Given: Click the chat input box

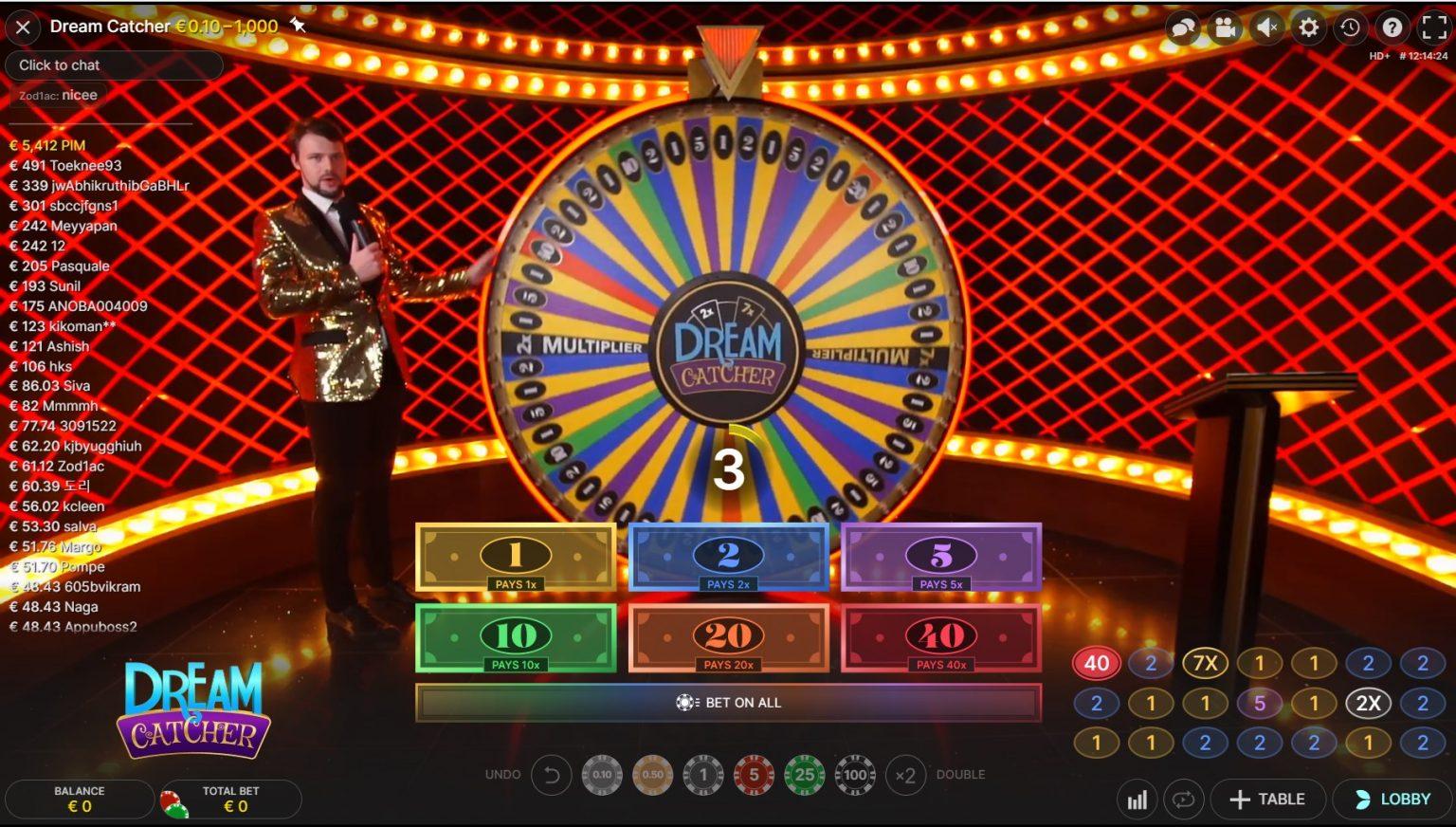Looking at the screenshot, I should coord(114,64).
